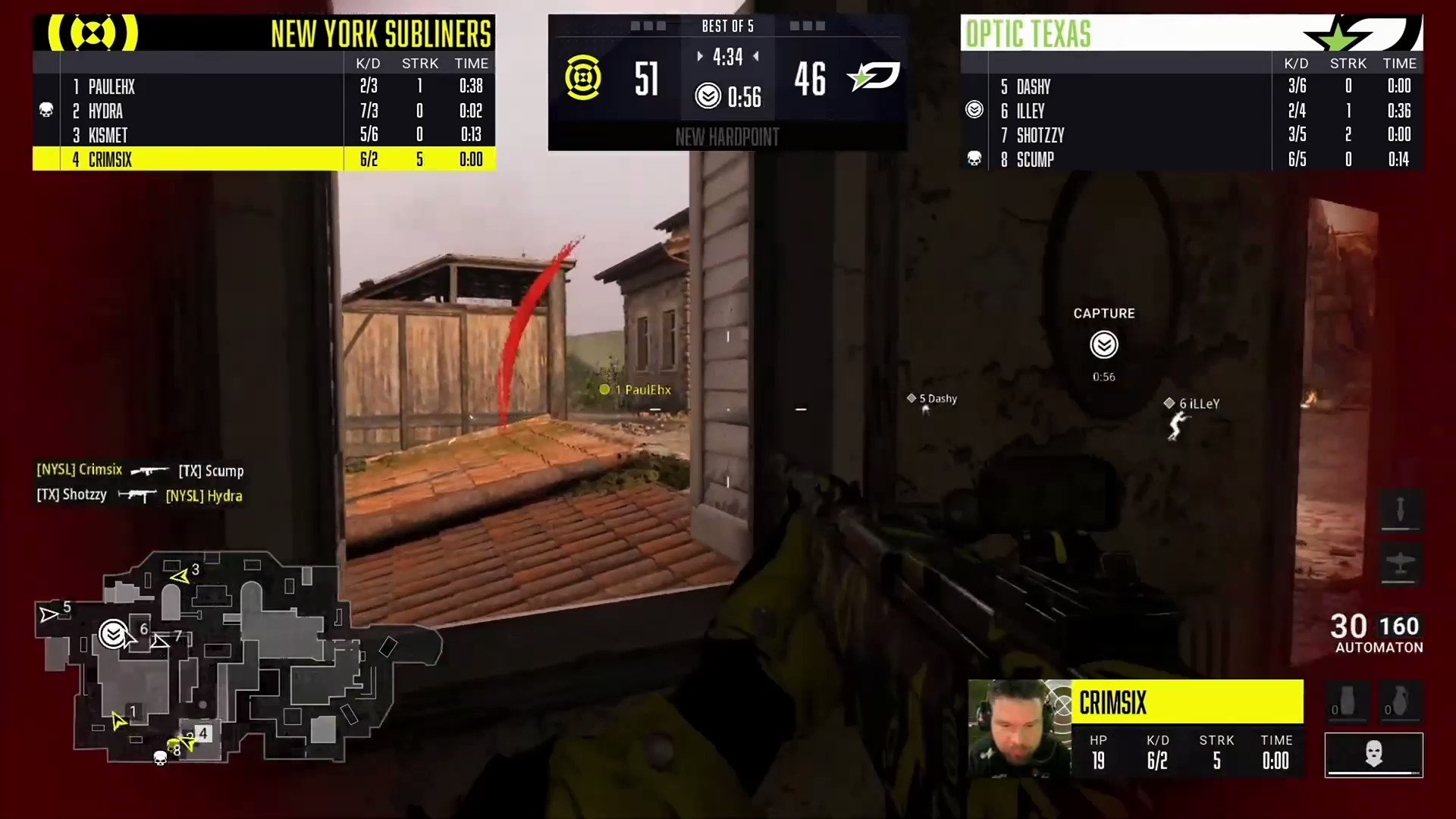The width and height of the screenshot is (1456, 819).
Task: Click the player name 1 PaulEhx on screen
Action: pyautogui.click(x=635, y=389)
